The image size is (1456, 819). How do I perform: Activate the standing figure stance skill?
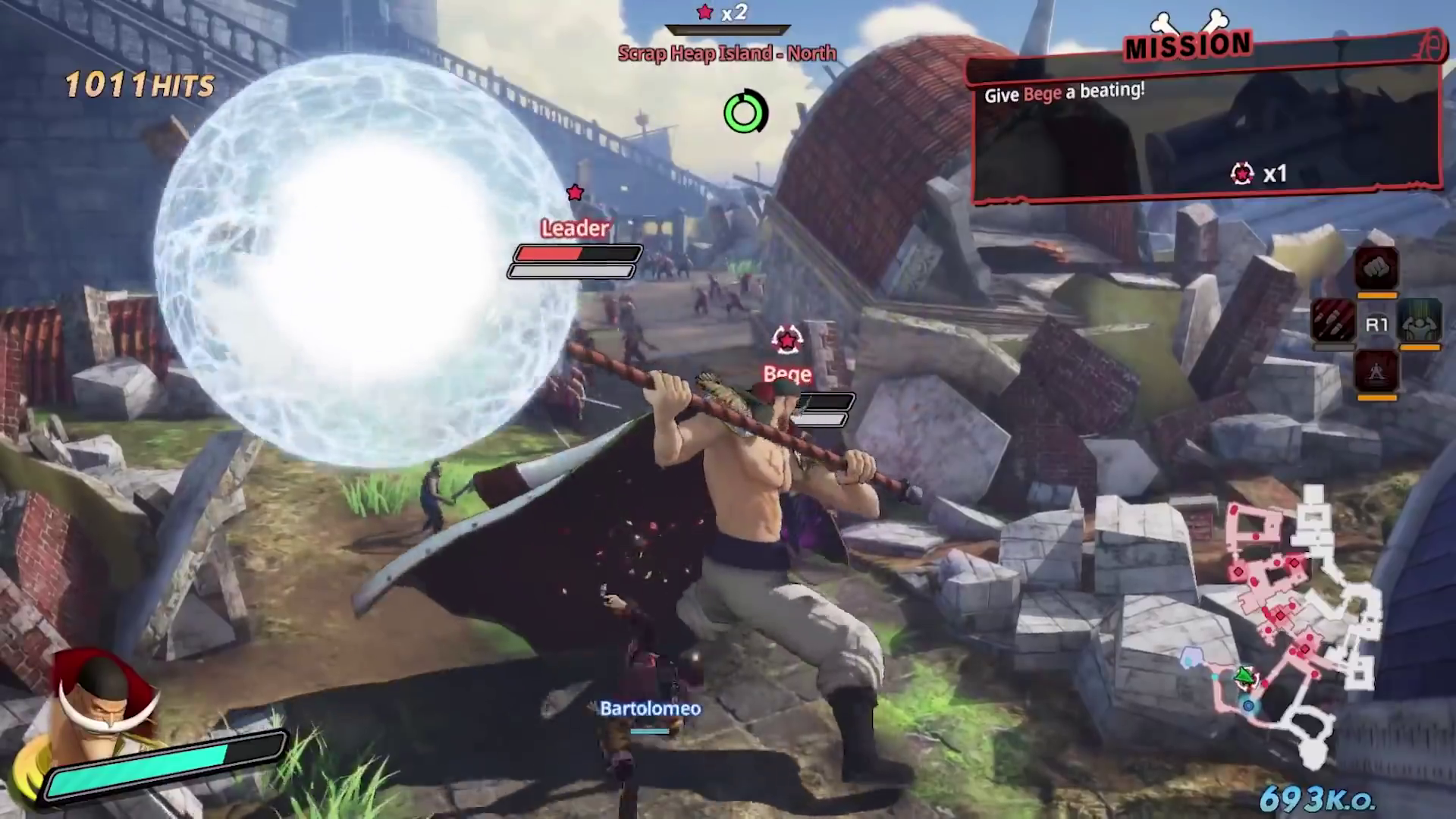(1376, 372)
